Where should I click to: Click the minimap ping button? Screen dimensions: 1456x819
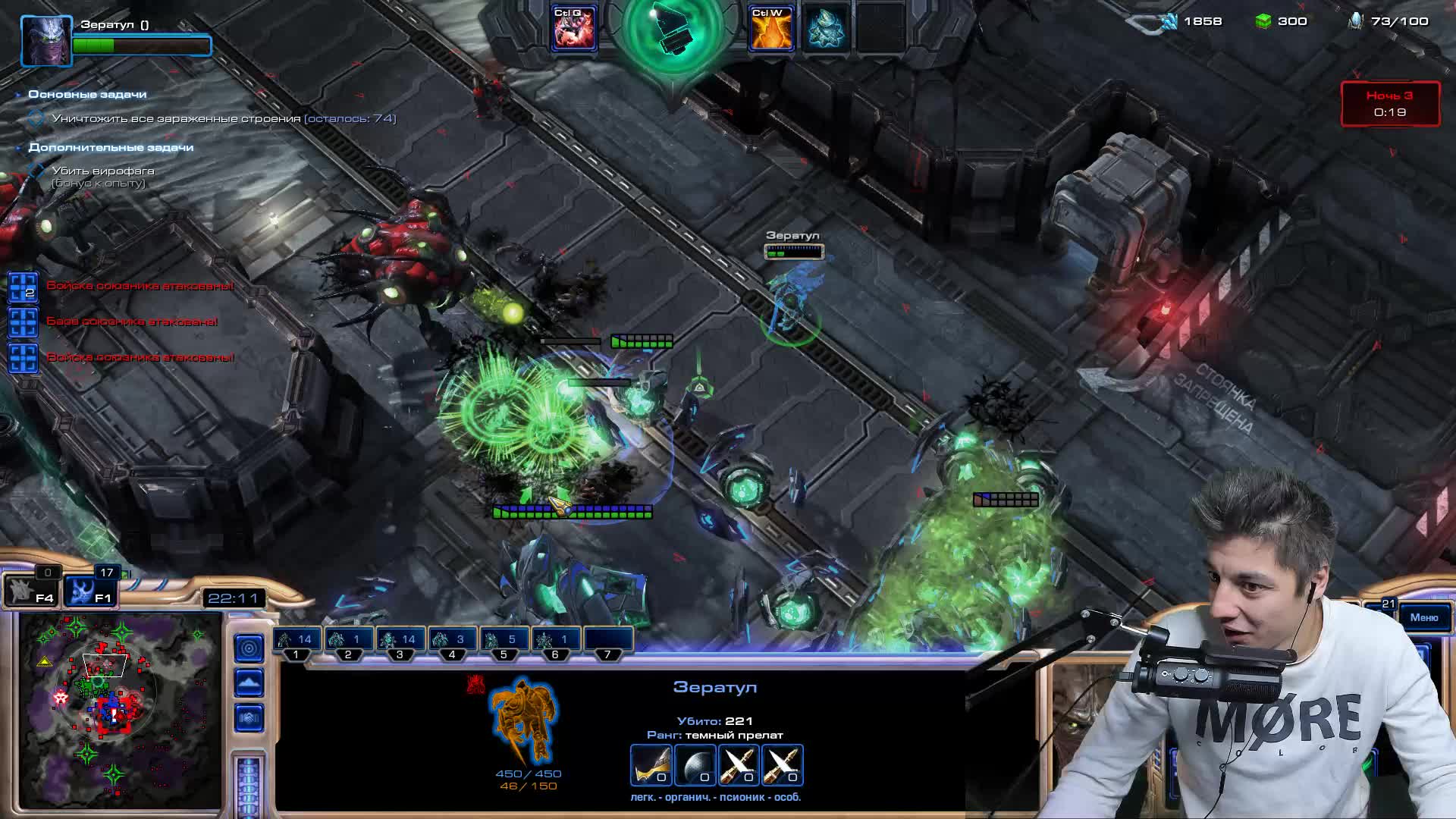click(x=249, y=648)
